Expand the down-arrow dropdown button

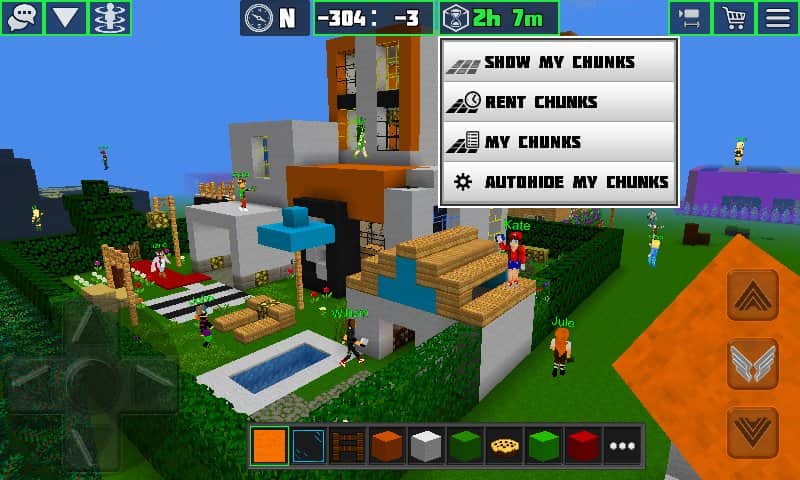pos(66,18)
